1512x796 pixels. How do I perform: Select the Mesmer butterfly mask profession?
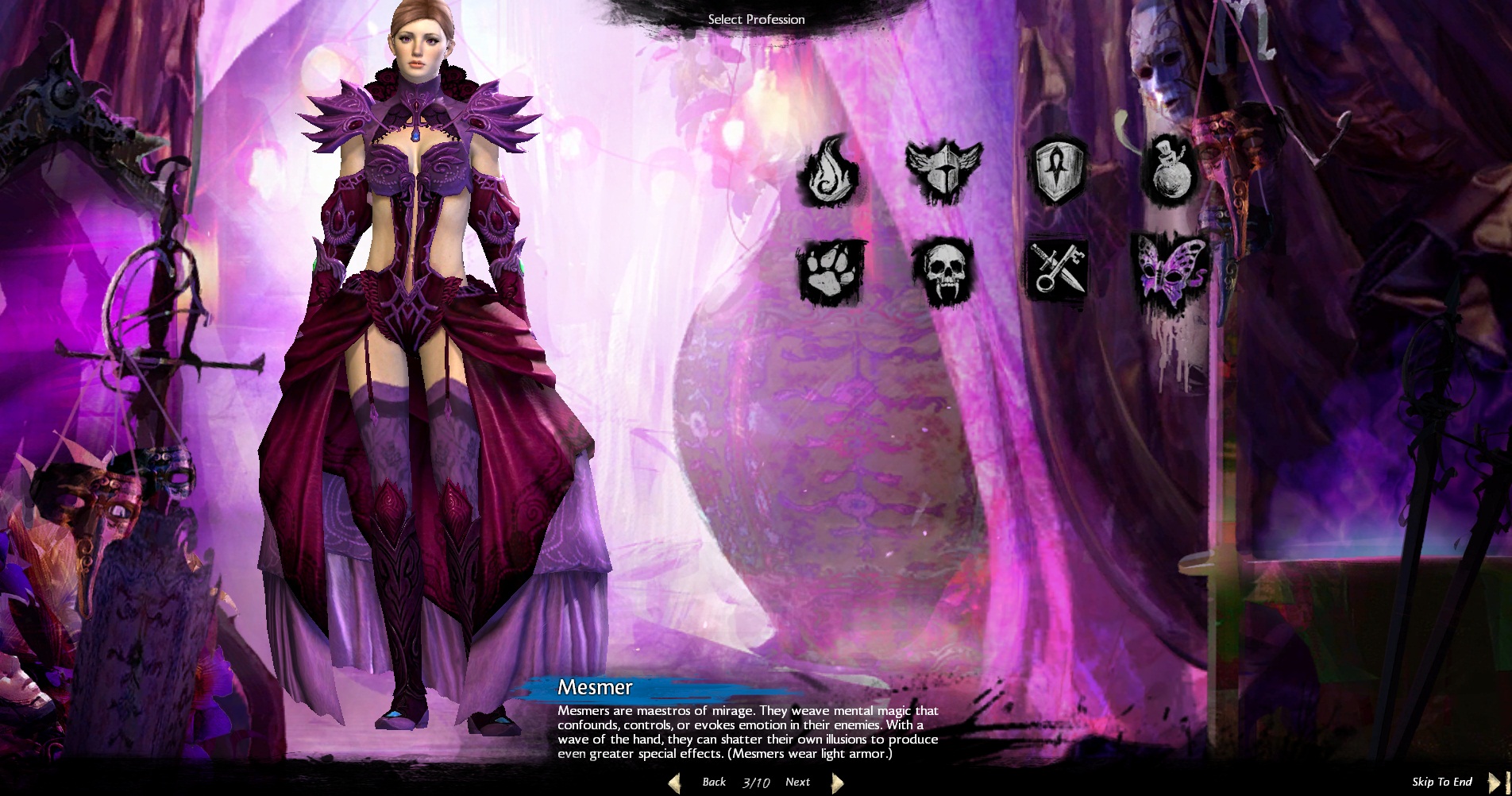[1171, 269]
